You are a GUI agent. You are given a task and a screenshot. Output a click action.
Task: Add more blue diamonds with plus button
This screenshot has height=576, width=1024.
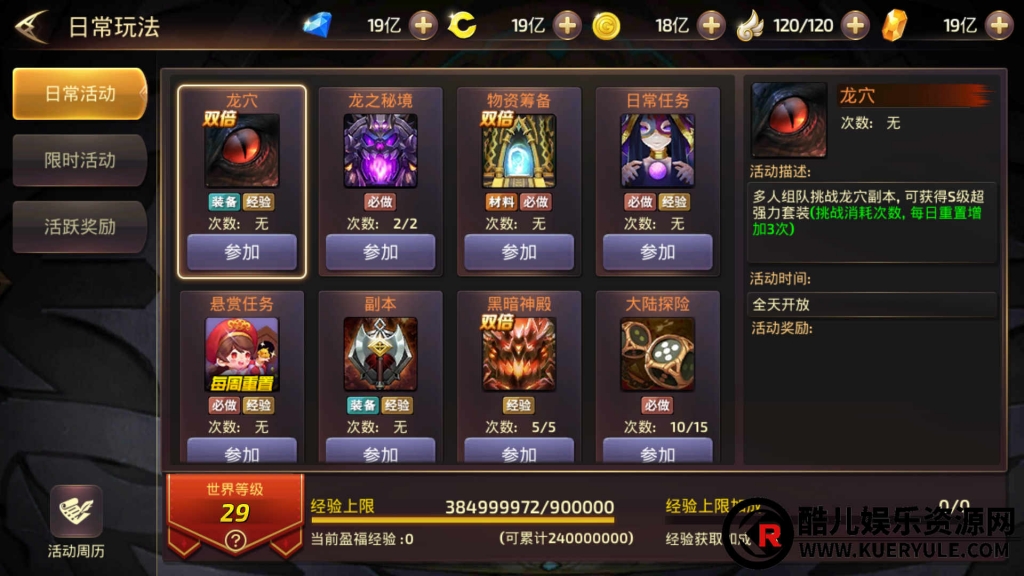(424, 25)
